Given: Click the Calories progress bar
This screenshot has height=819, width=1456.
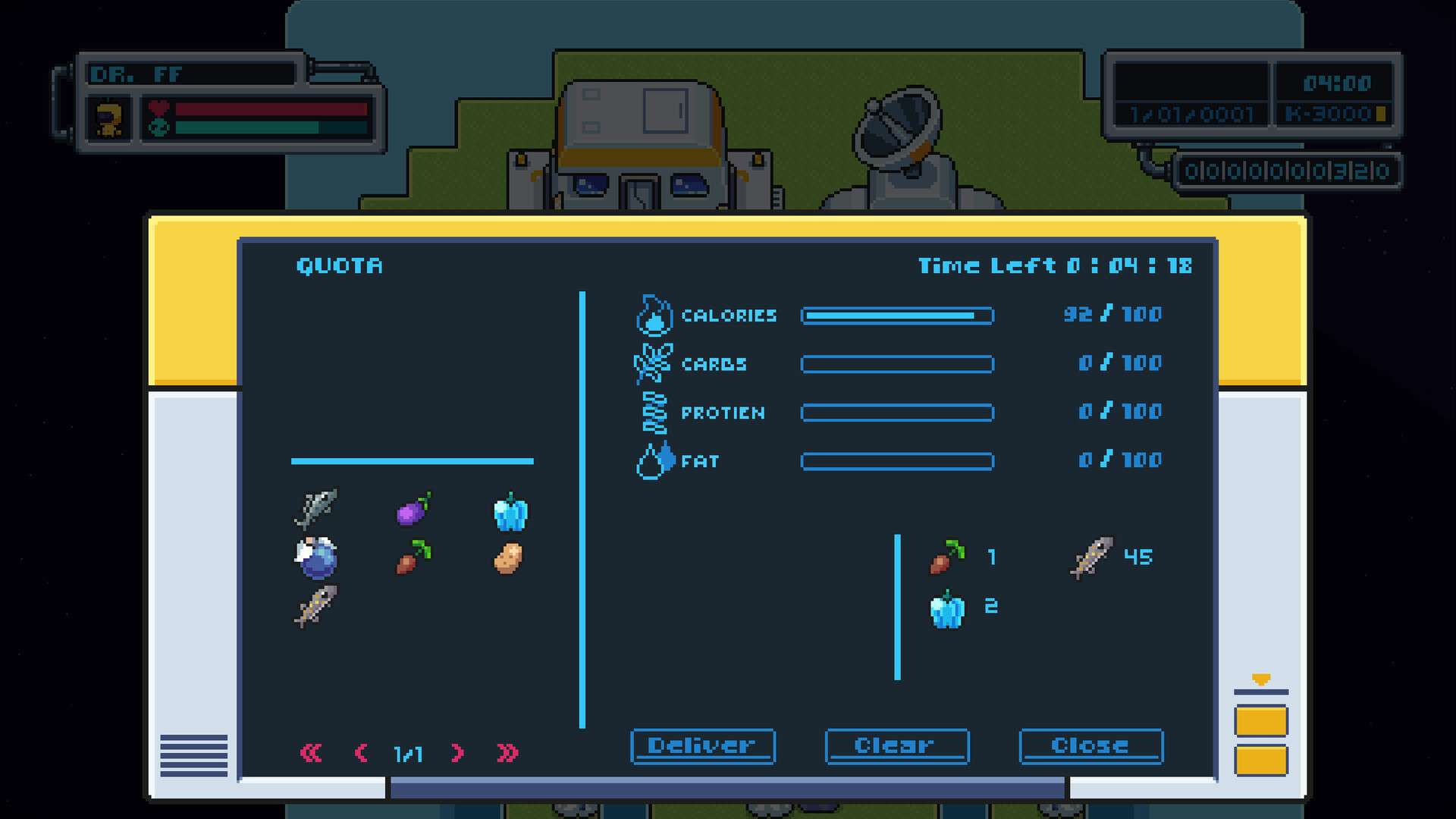Looking at the screenshot, I should [898, 315].
